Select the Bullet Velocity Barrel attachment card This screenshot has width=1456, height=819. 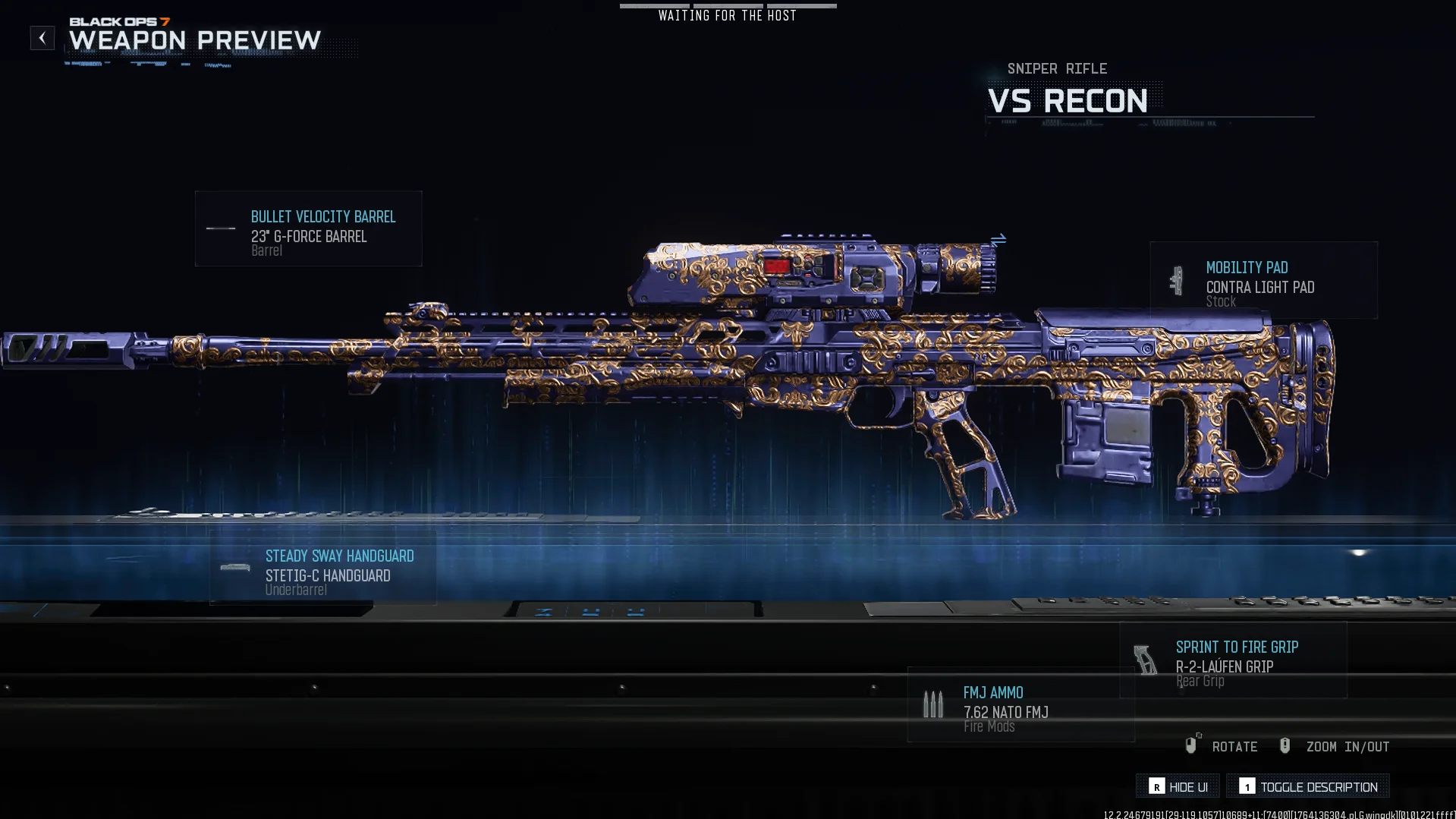[309, 228]
